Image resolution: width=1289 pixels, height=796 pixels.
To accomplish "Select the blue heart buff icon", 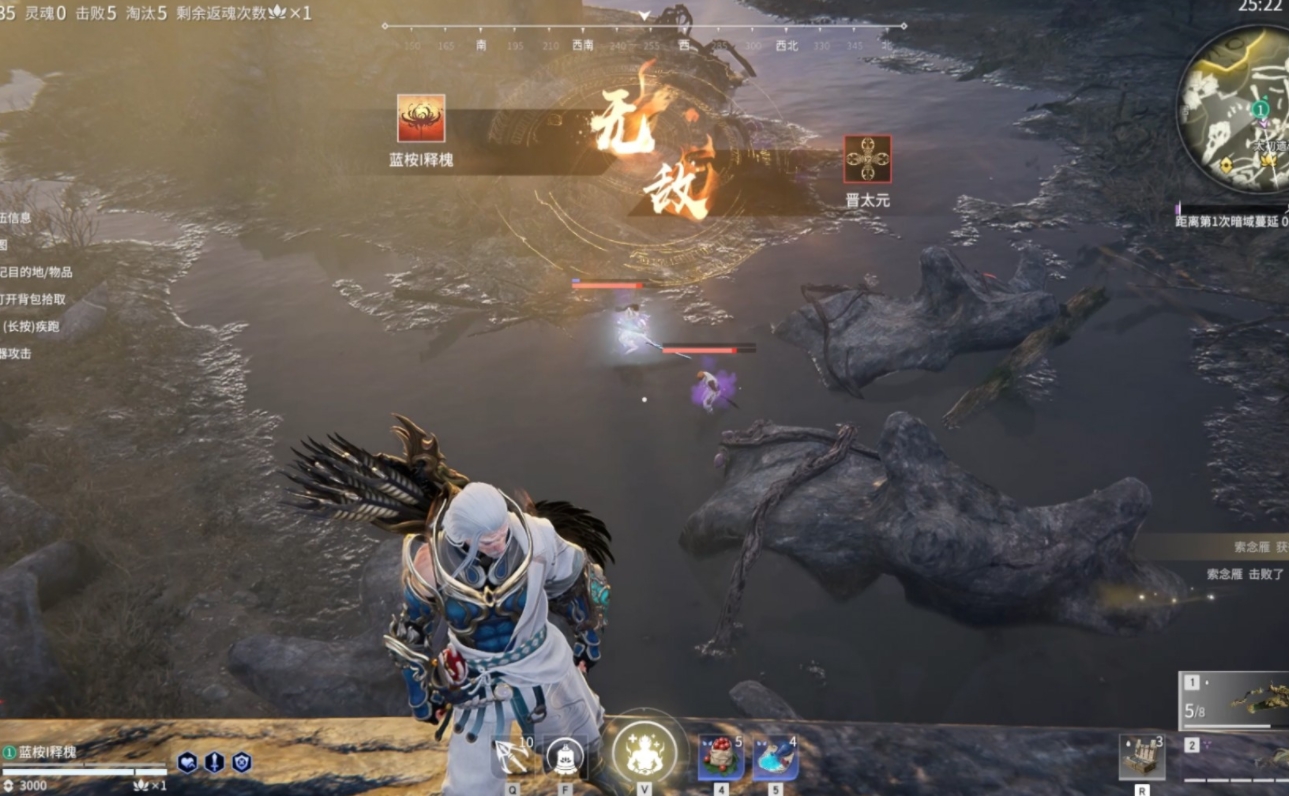I will coord(187,762).
